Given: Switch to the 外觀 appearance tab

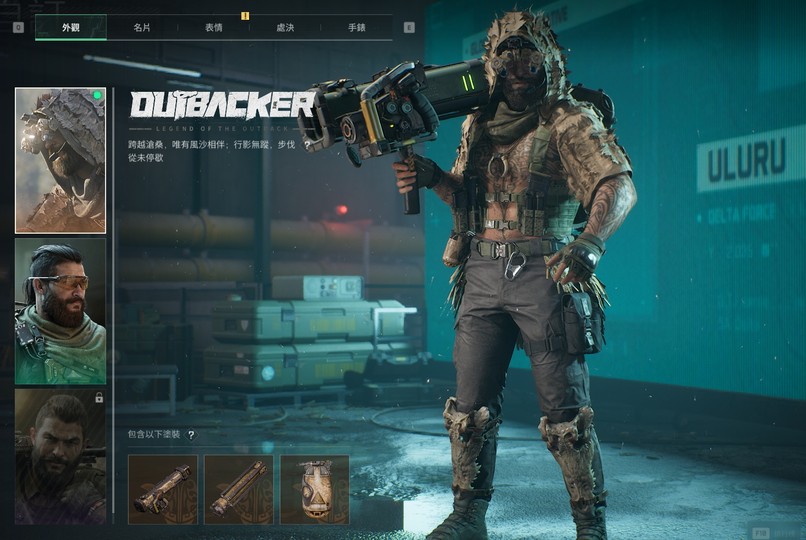Looking at the screenshot, I should tap(70, 28).
